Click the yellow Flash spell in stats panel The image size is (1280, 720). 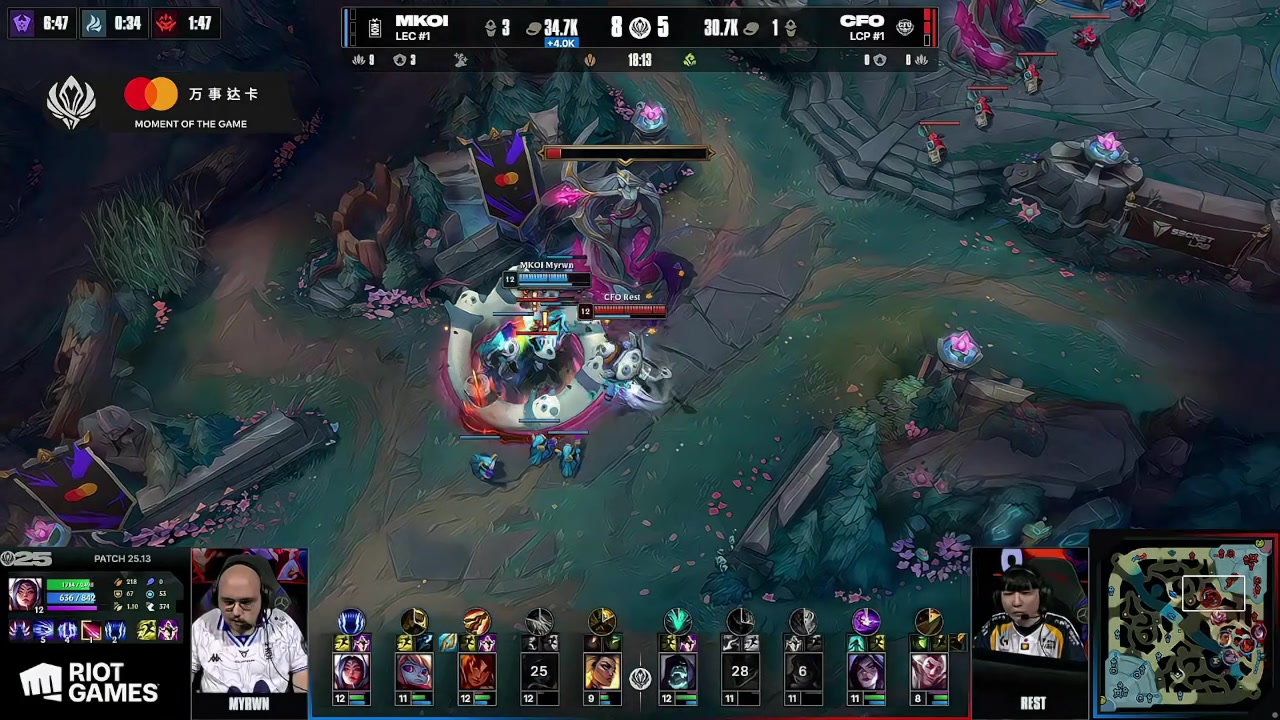(147, 631)
